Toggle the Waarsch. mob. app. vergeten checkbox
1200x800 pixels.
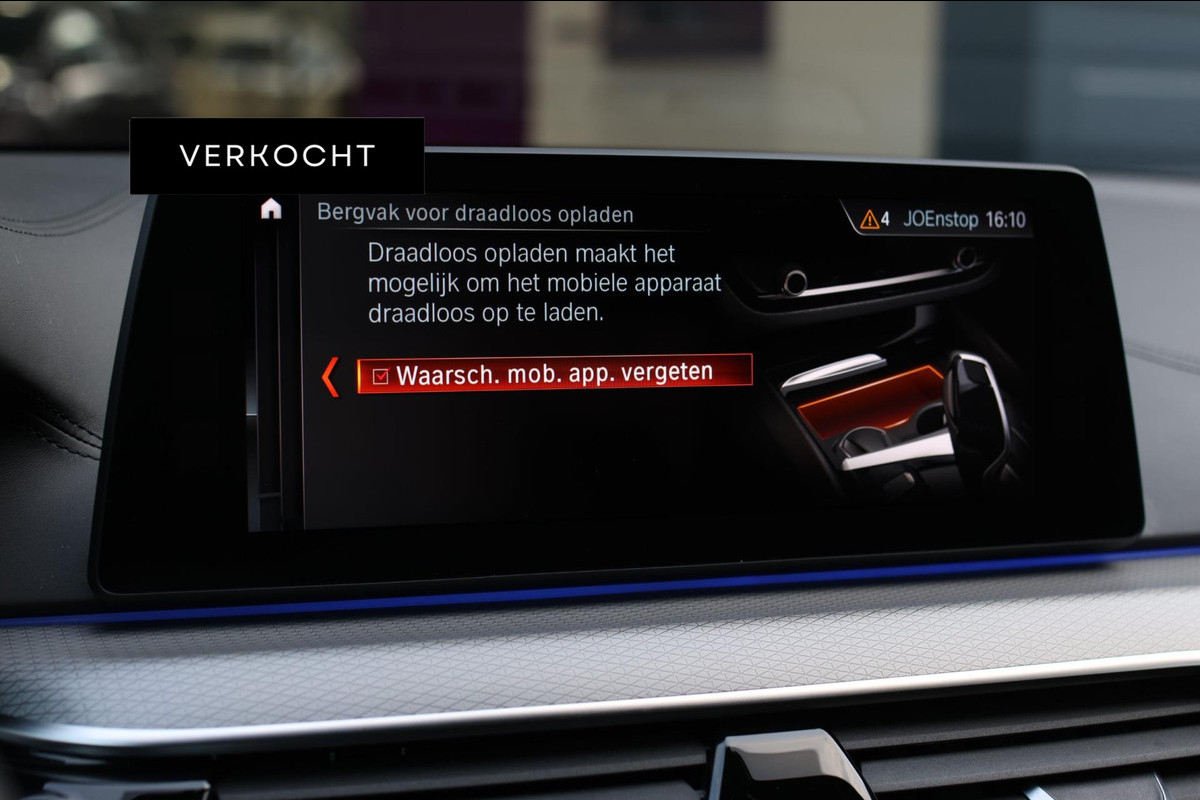coord(380,376)
